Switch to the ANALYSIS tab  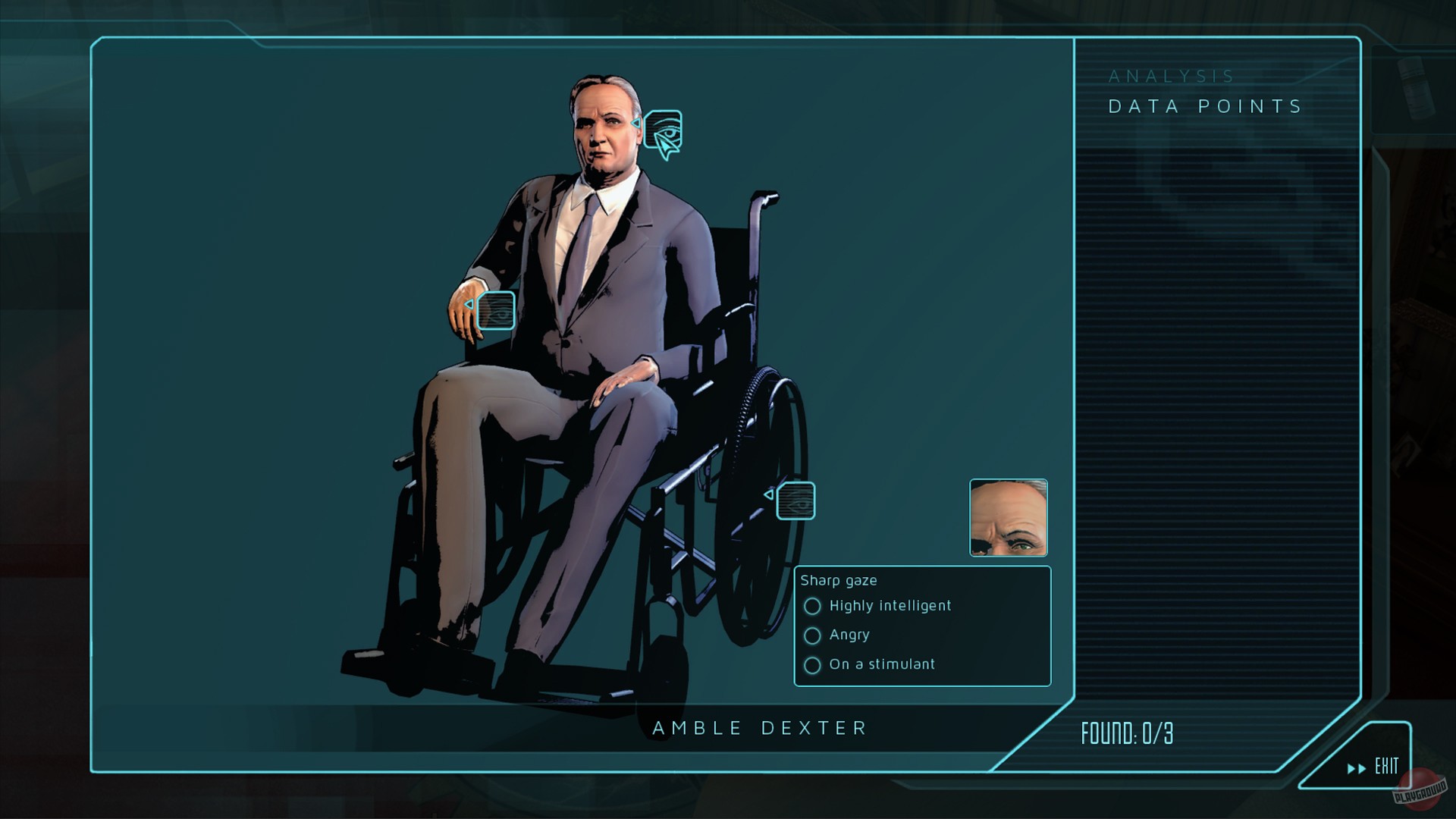(1172, 76)
